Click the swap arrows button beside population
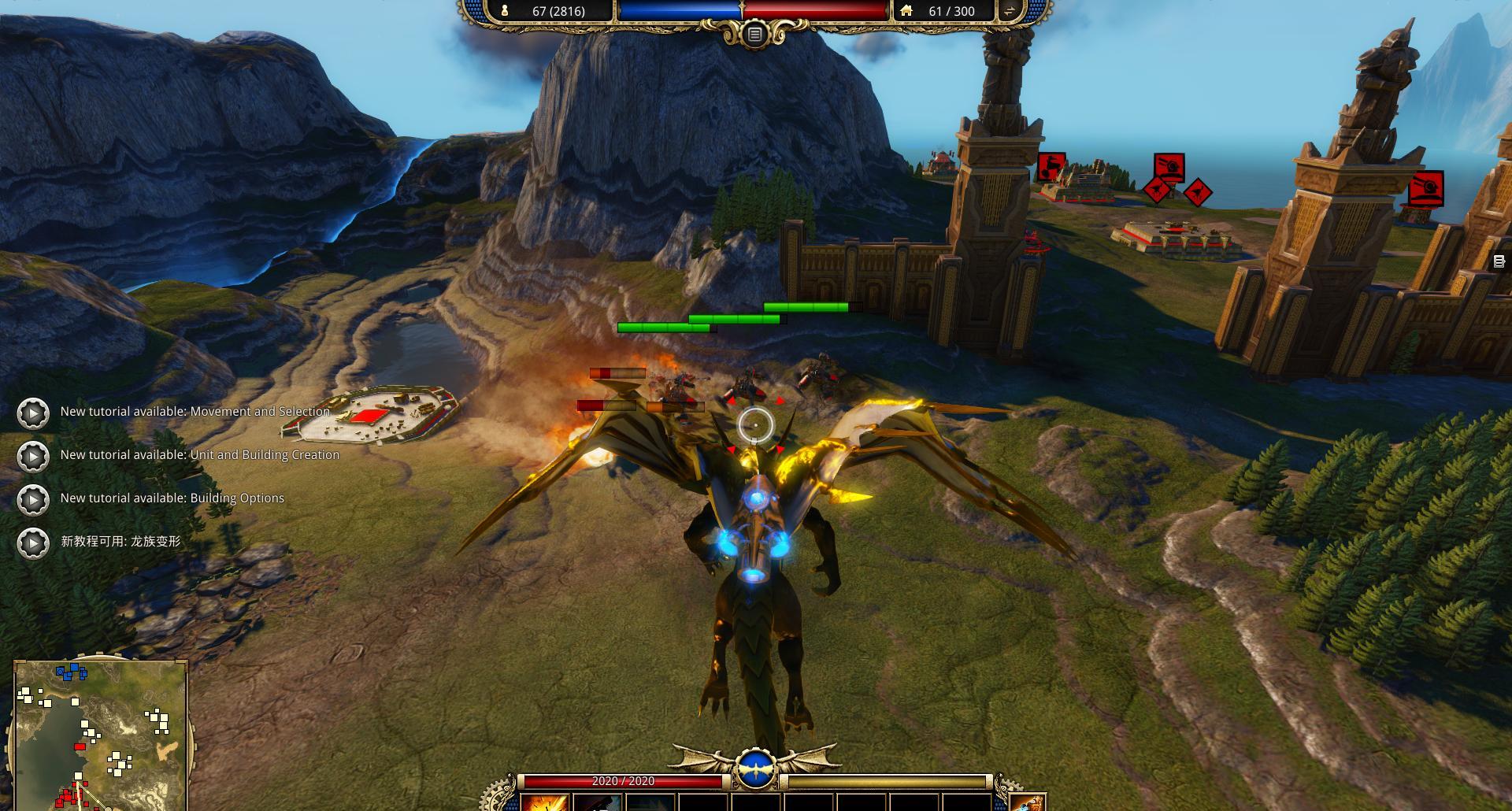 point(1009,11)
